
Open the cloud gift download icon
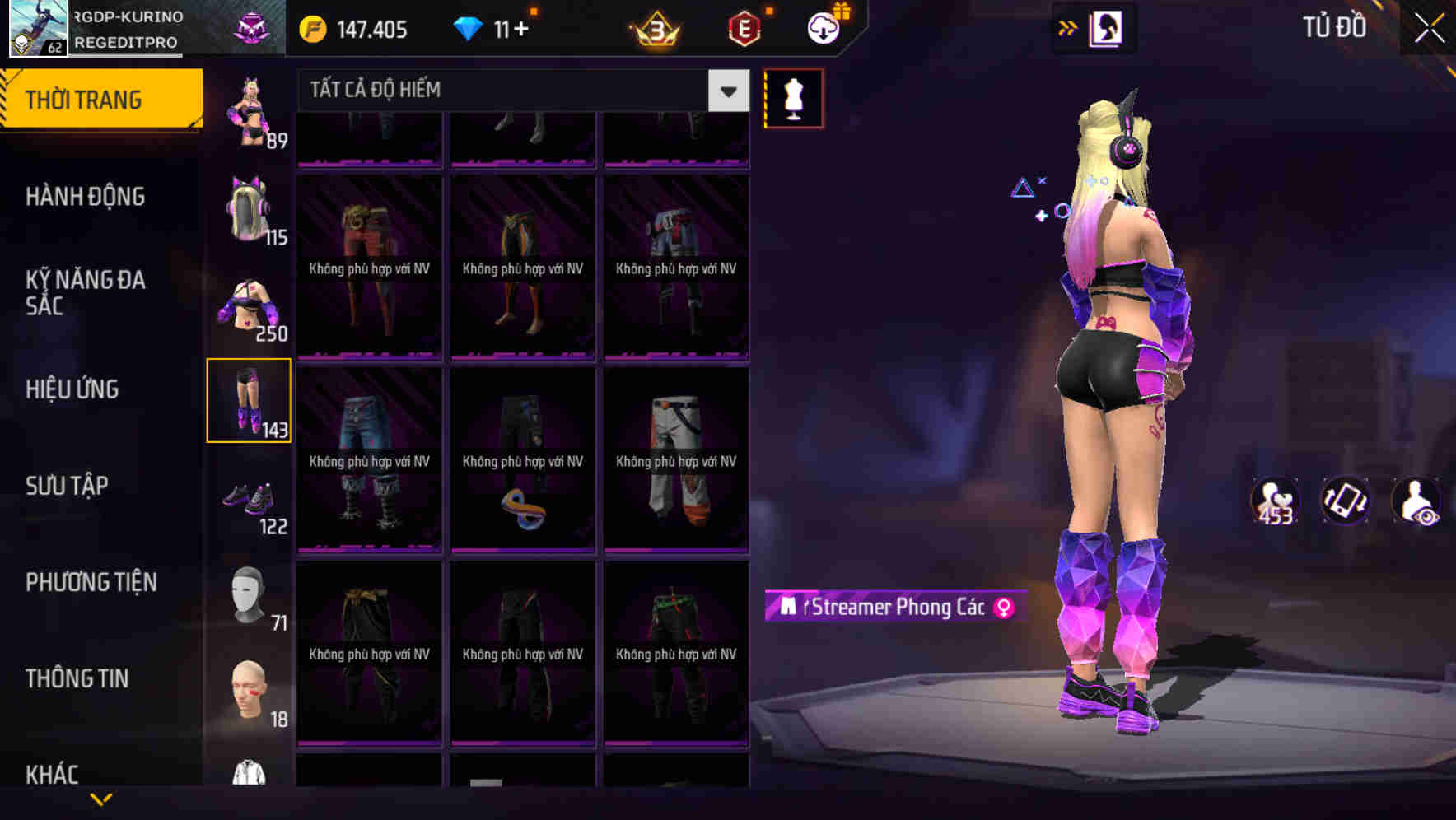tap(823, 28)
